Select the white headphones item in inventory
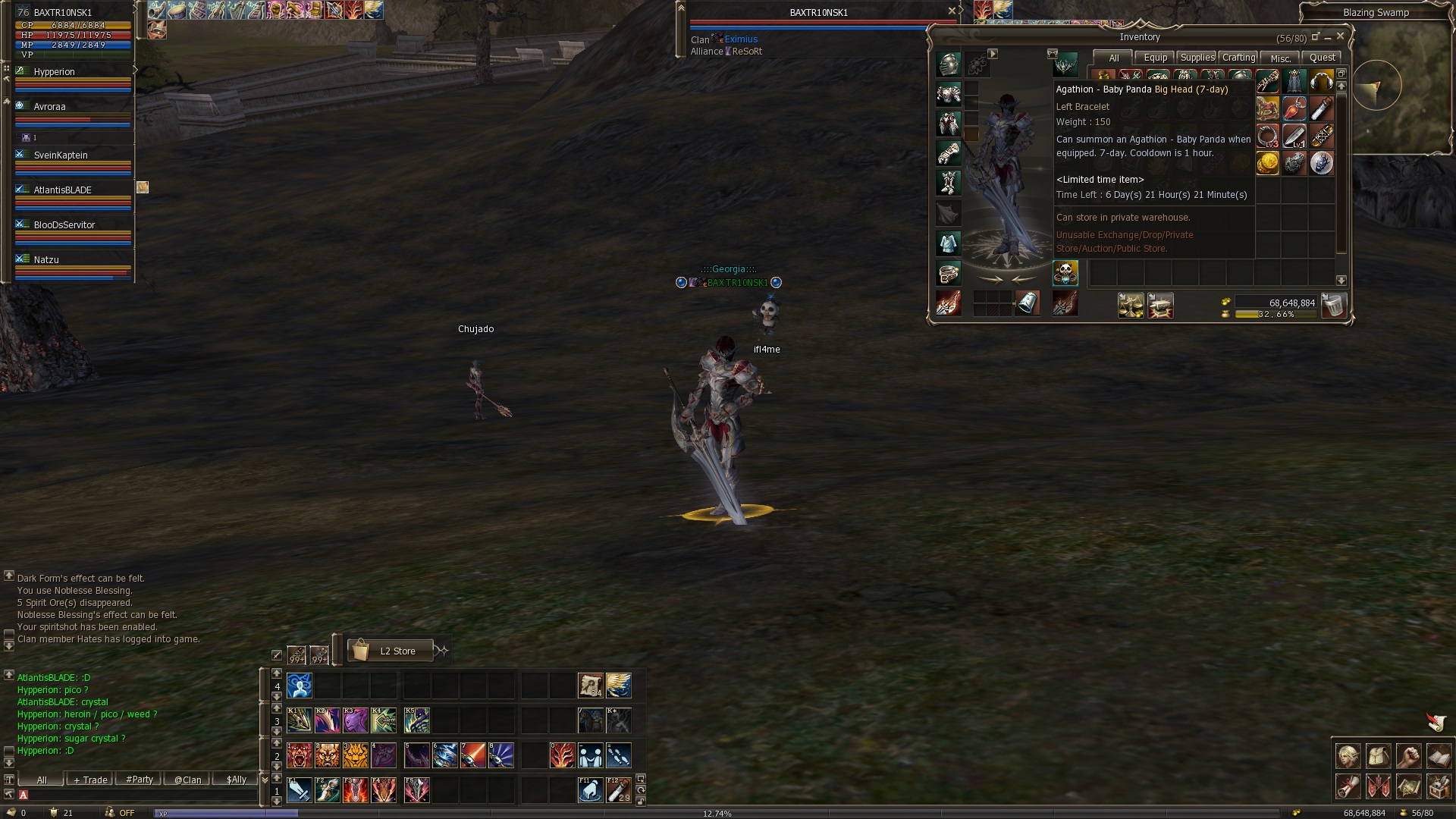Viewport: 1456px width, 819px height. coord(1321,81)
